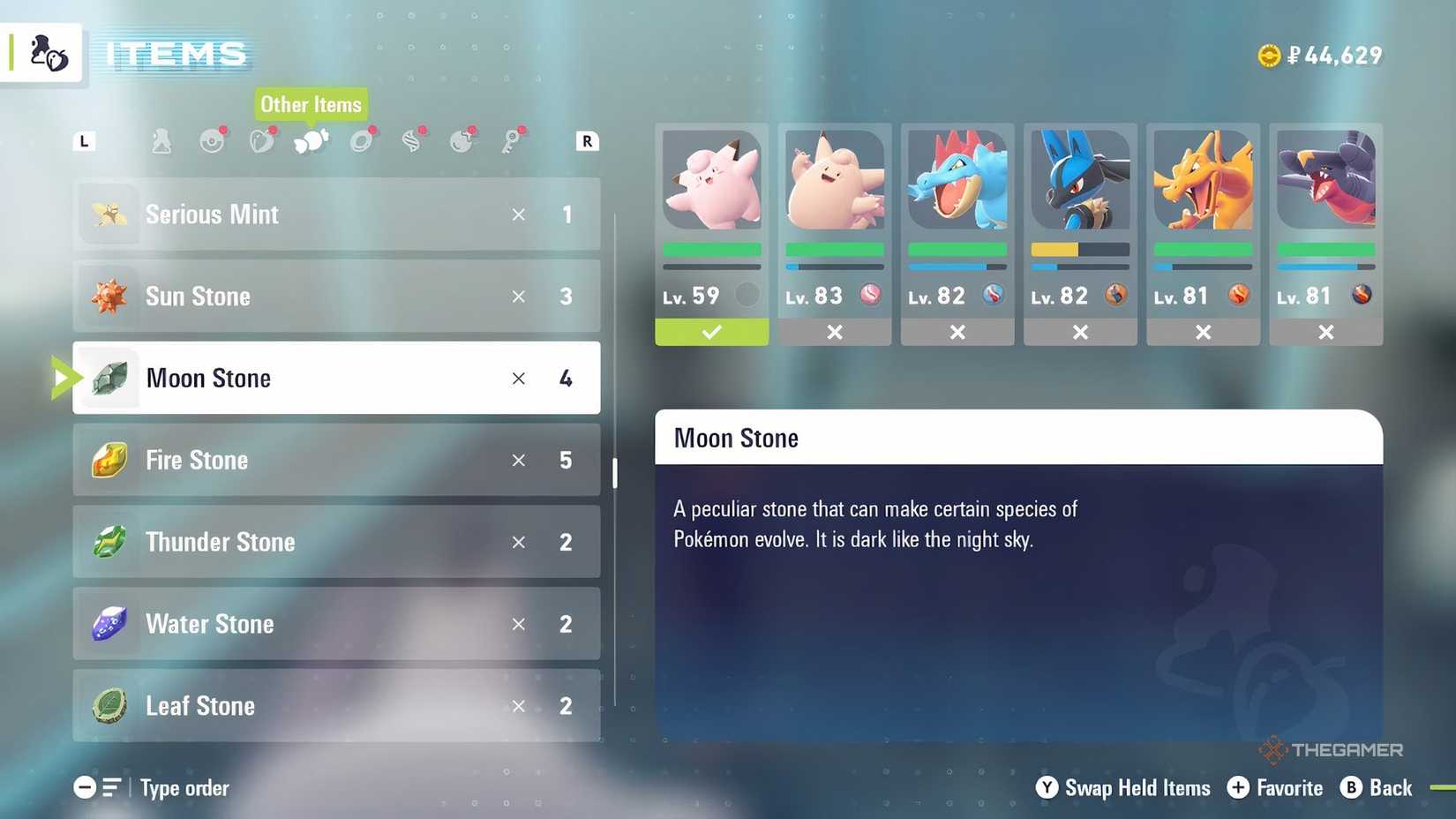The width and height of the screenshot is (1456, 819).
Task: Select the Moon Stone item entry
Action: tap(335, 378)
